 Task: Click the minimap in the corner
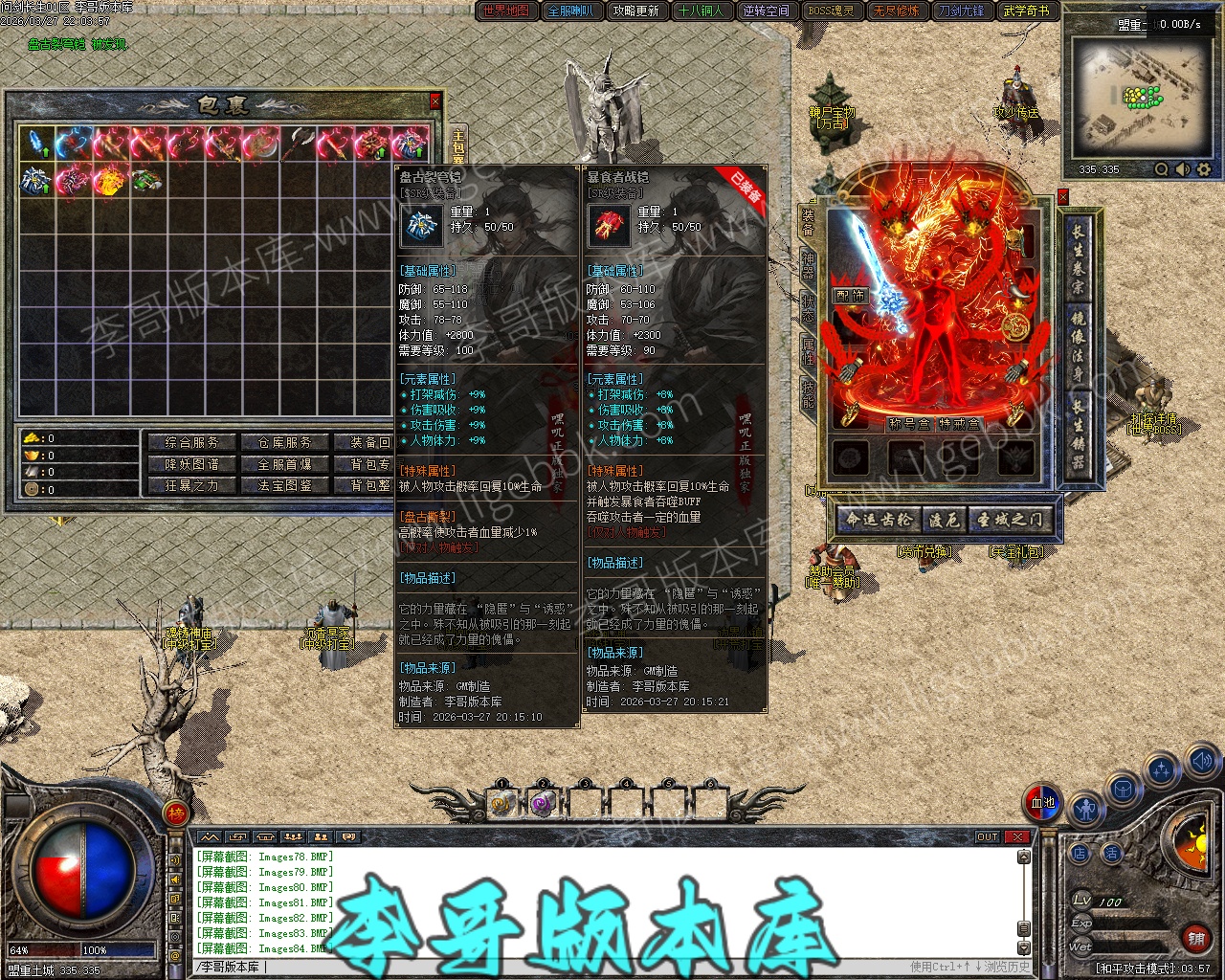(x=1137, y=98)
